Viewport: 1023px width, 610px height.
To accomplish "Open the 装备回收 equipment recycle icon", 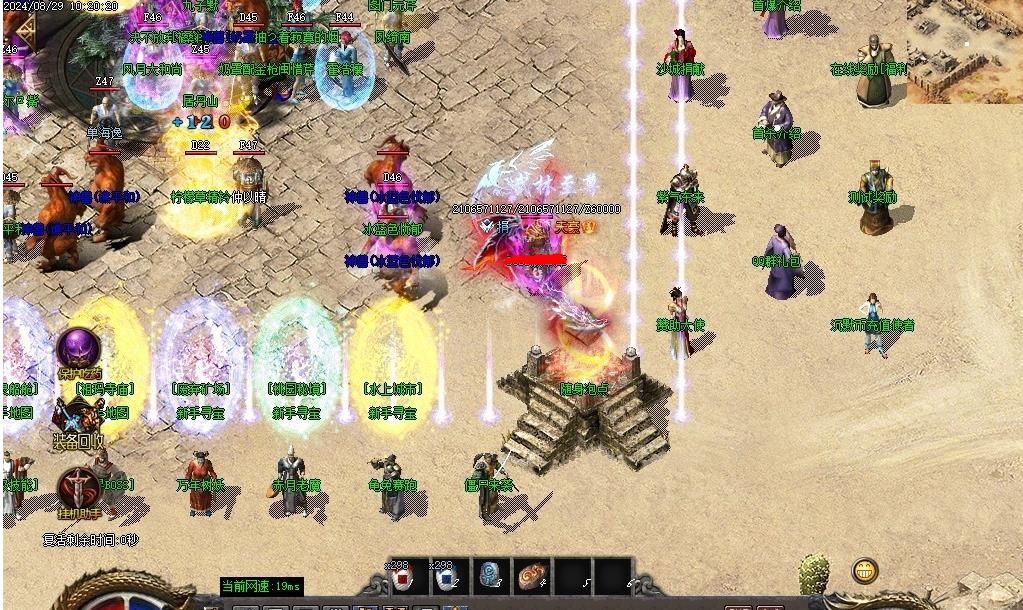I will tap(78, 418).
